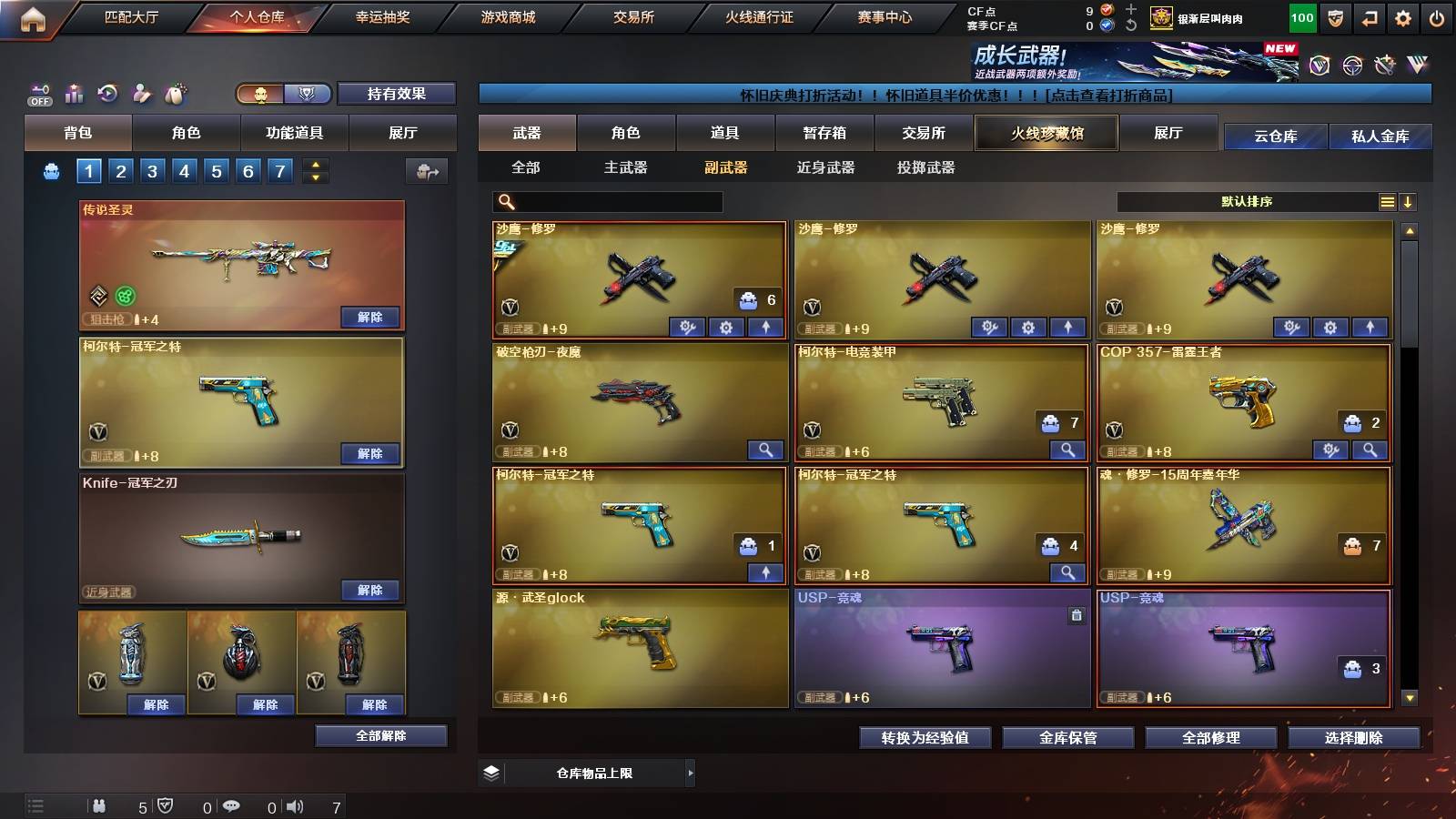This screenshot has height=819, width=1456.
Task: Switch to the 火线珍藏馆 tab
Action: (x=1046, y=133)
